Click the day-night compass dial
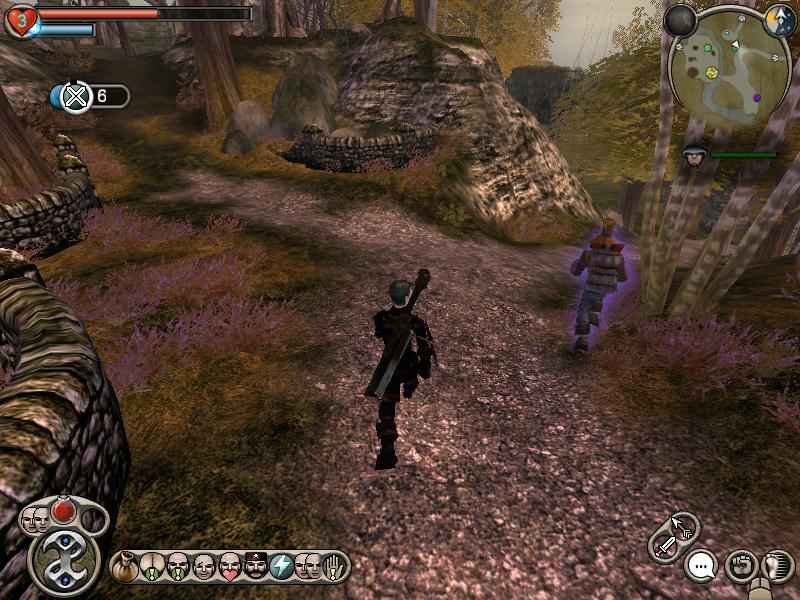This screenshot has height=600, width=800. (x=779, y=19)
